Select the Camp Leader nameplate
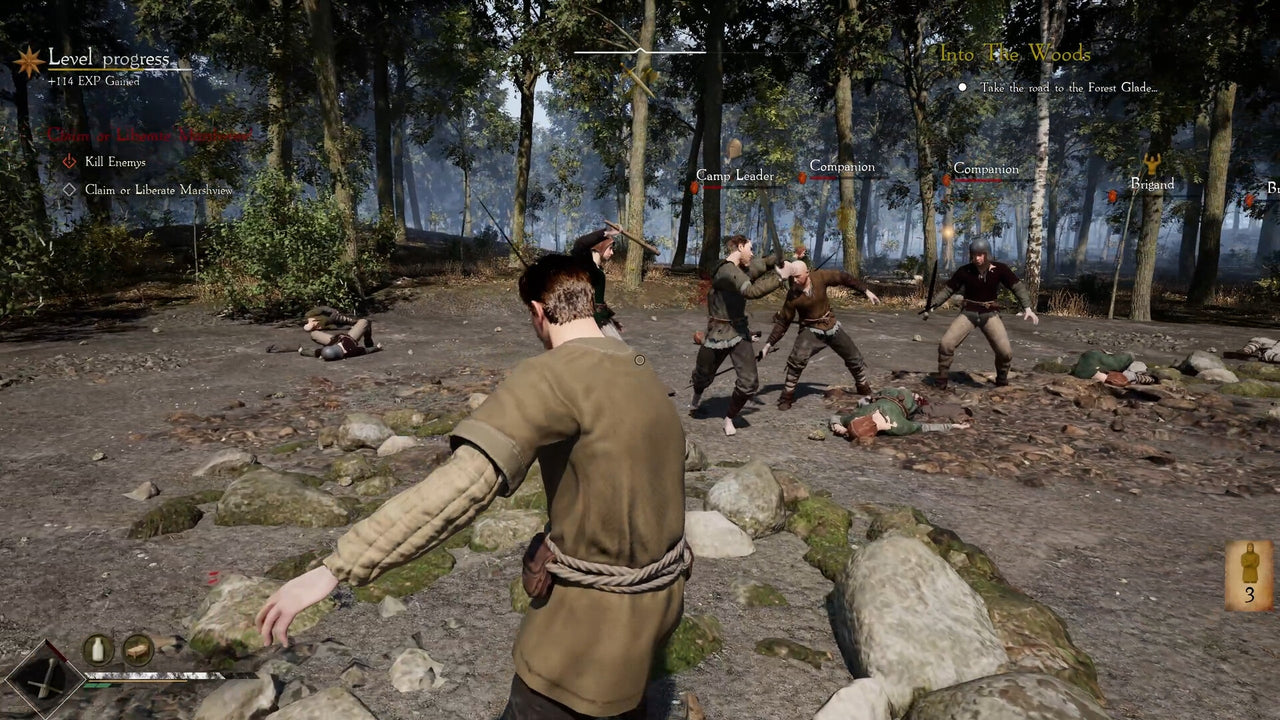The image size is (1280, 720). [x=735, y=175]
